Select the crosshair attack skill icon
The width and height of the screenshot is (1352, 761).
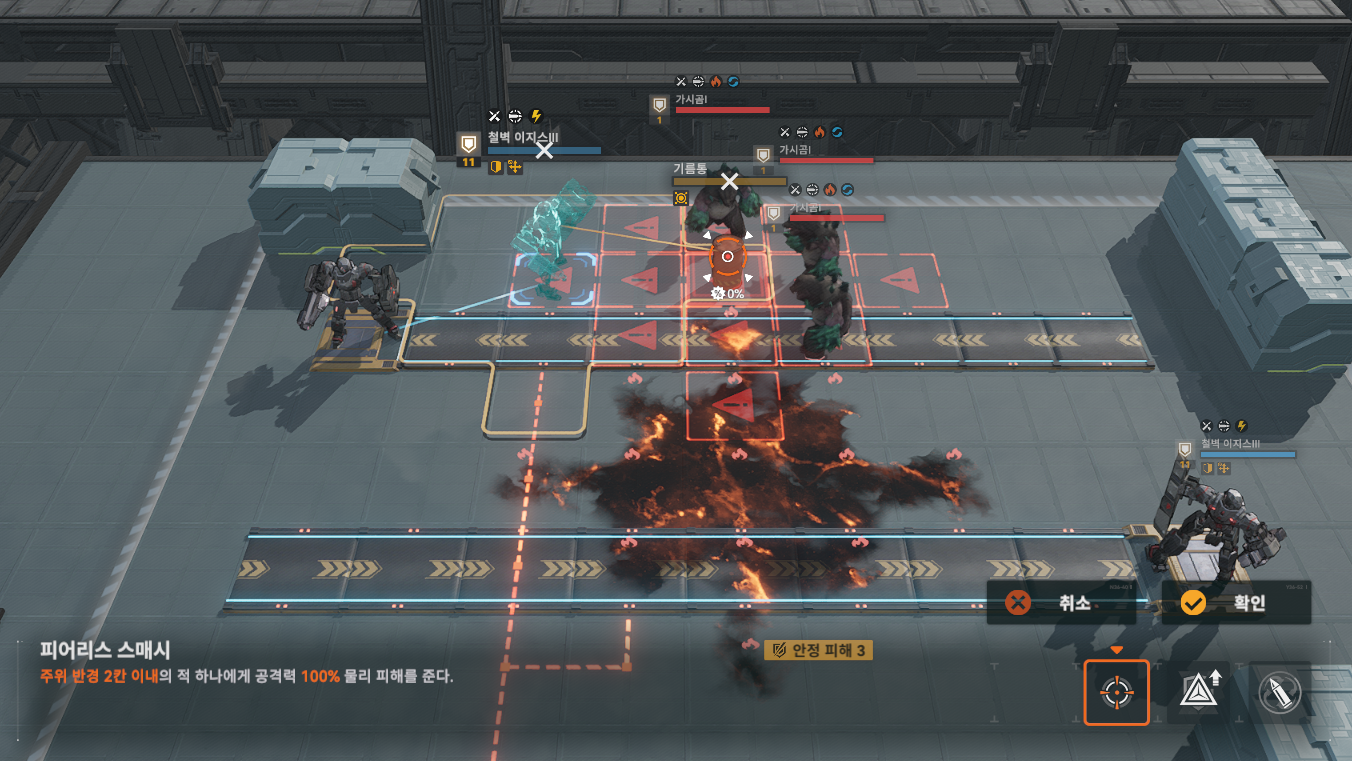click(1117, 692)
